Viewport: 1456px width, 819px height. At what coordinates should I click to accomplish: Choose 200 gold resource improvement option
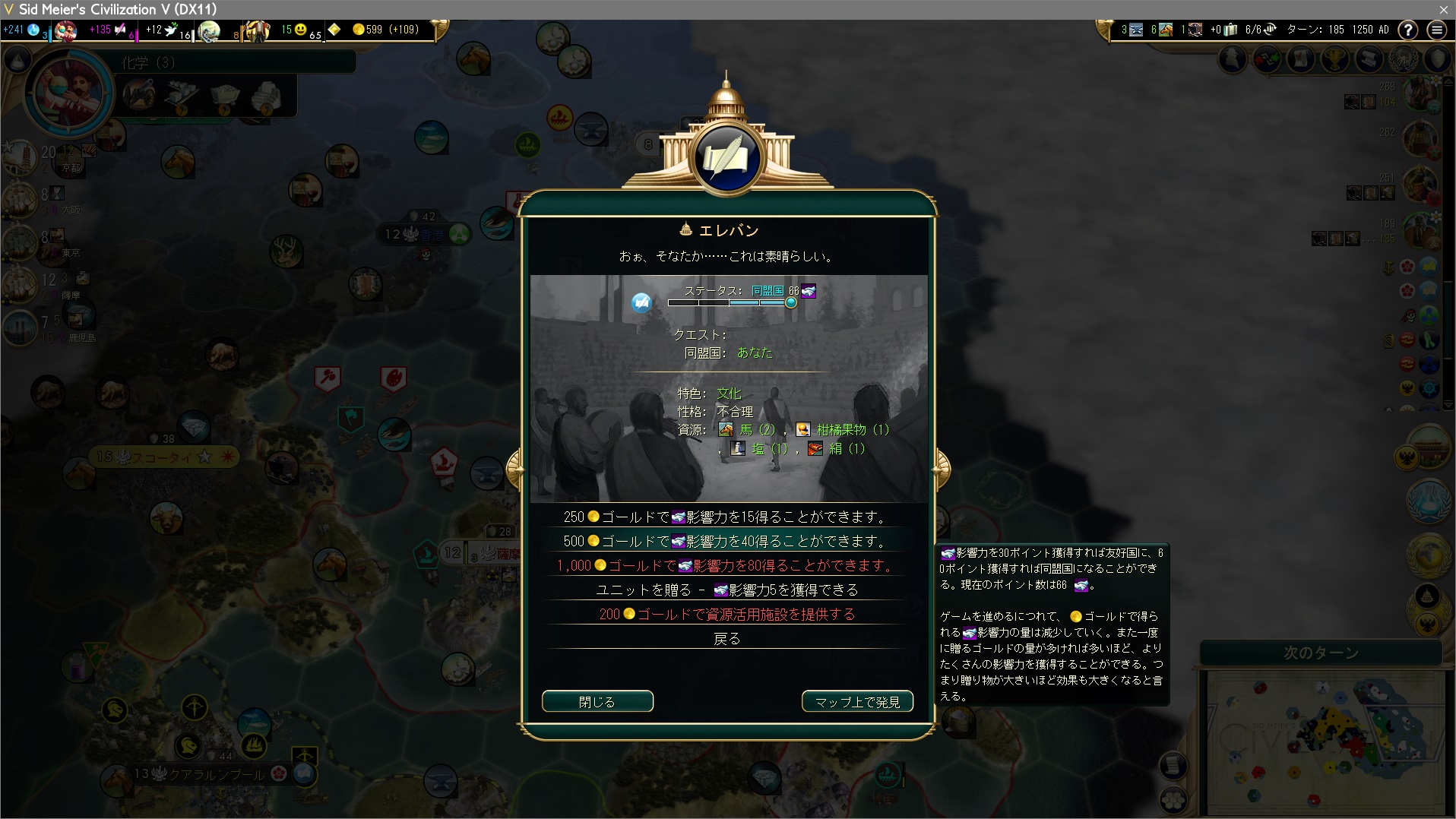coord(726,615)
